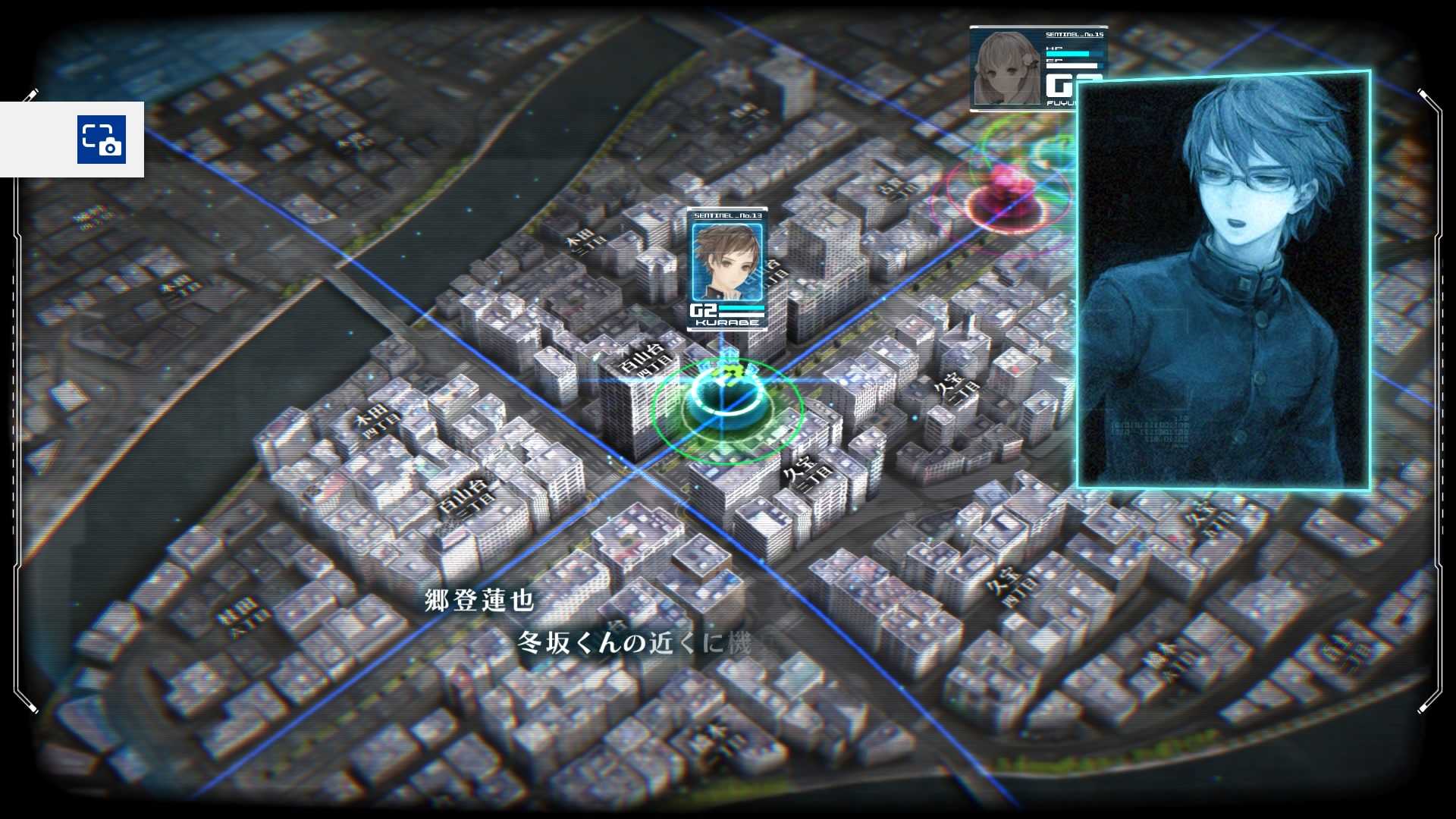Select the Sentinel No.13 Kurabe unit card
This screenshot has width=1456, height=819.
[726, 269]
